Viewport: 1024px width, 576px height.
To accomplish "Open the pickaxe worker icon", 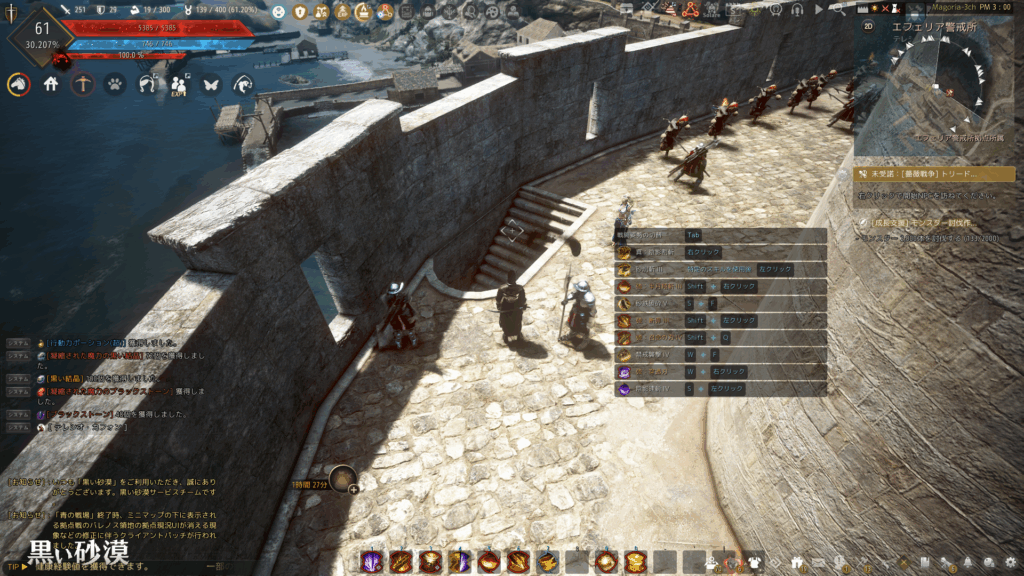I will pyautogui.click(x=83, y=85).
